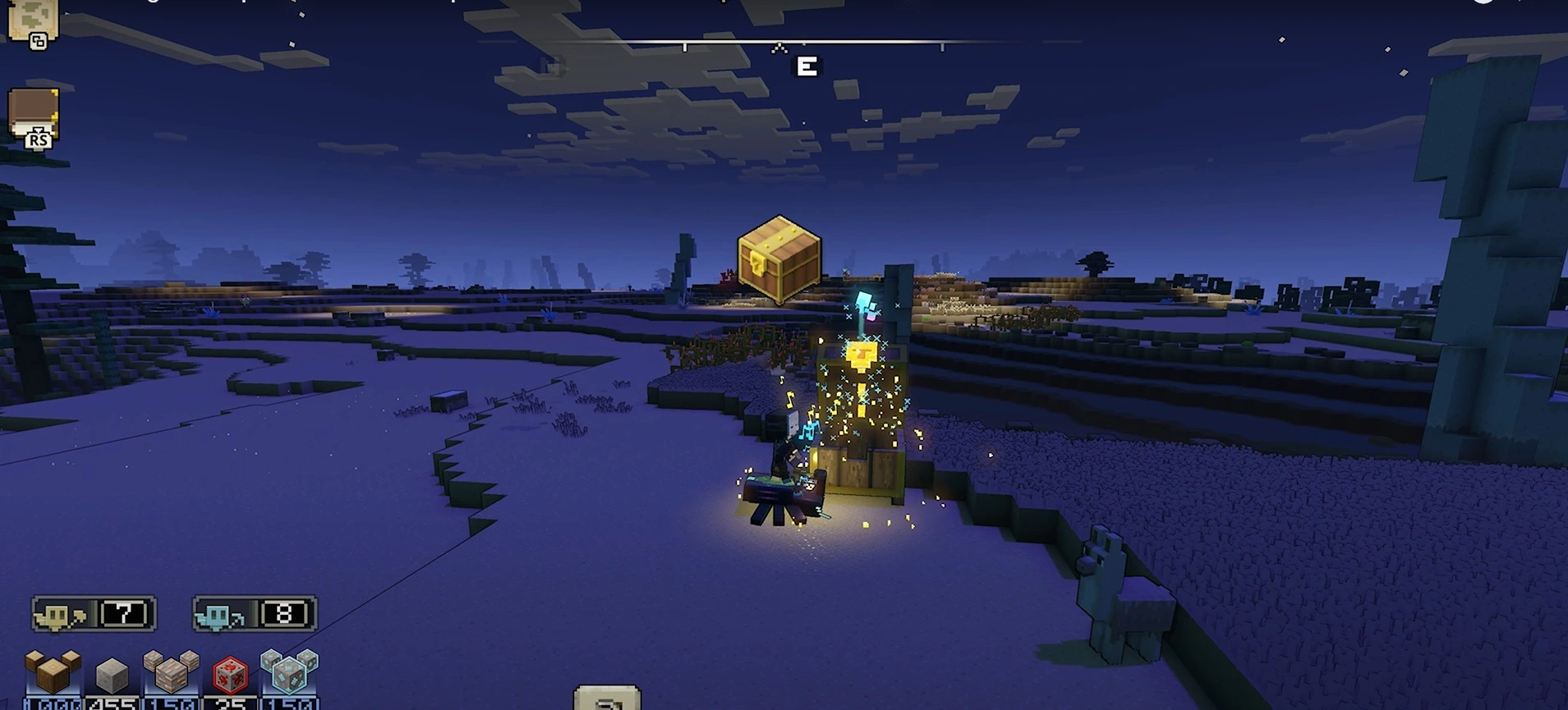Select the iron resource icon
Image resolution: width=1568 pixels, height=710 pixels.
coord(171,672)
